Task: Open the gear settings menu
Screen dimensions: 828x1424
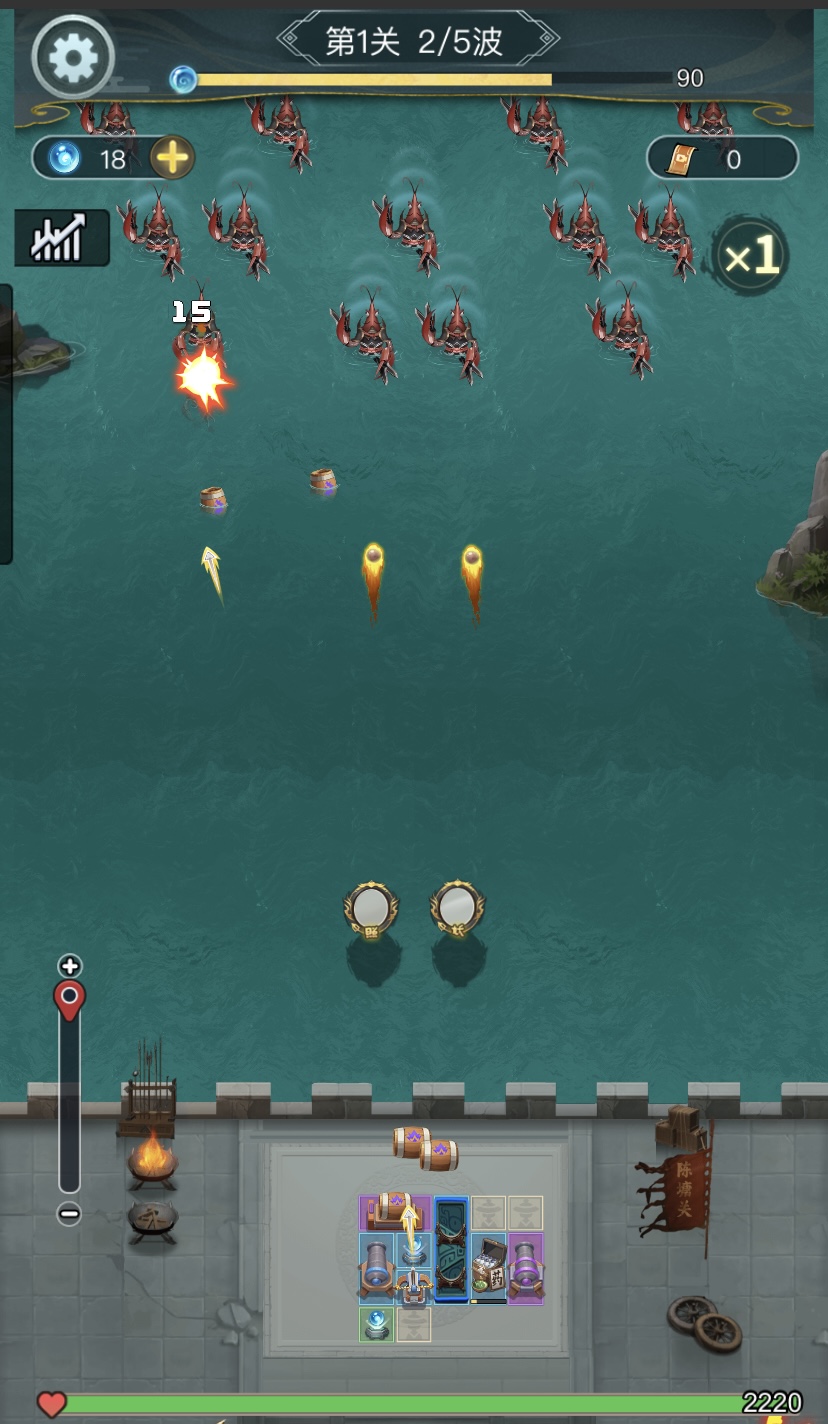Action: [x=72, y=58]
